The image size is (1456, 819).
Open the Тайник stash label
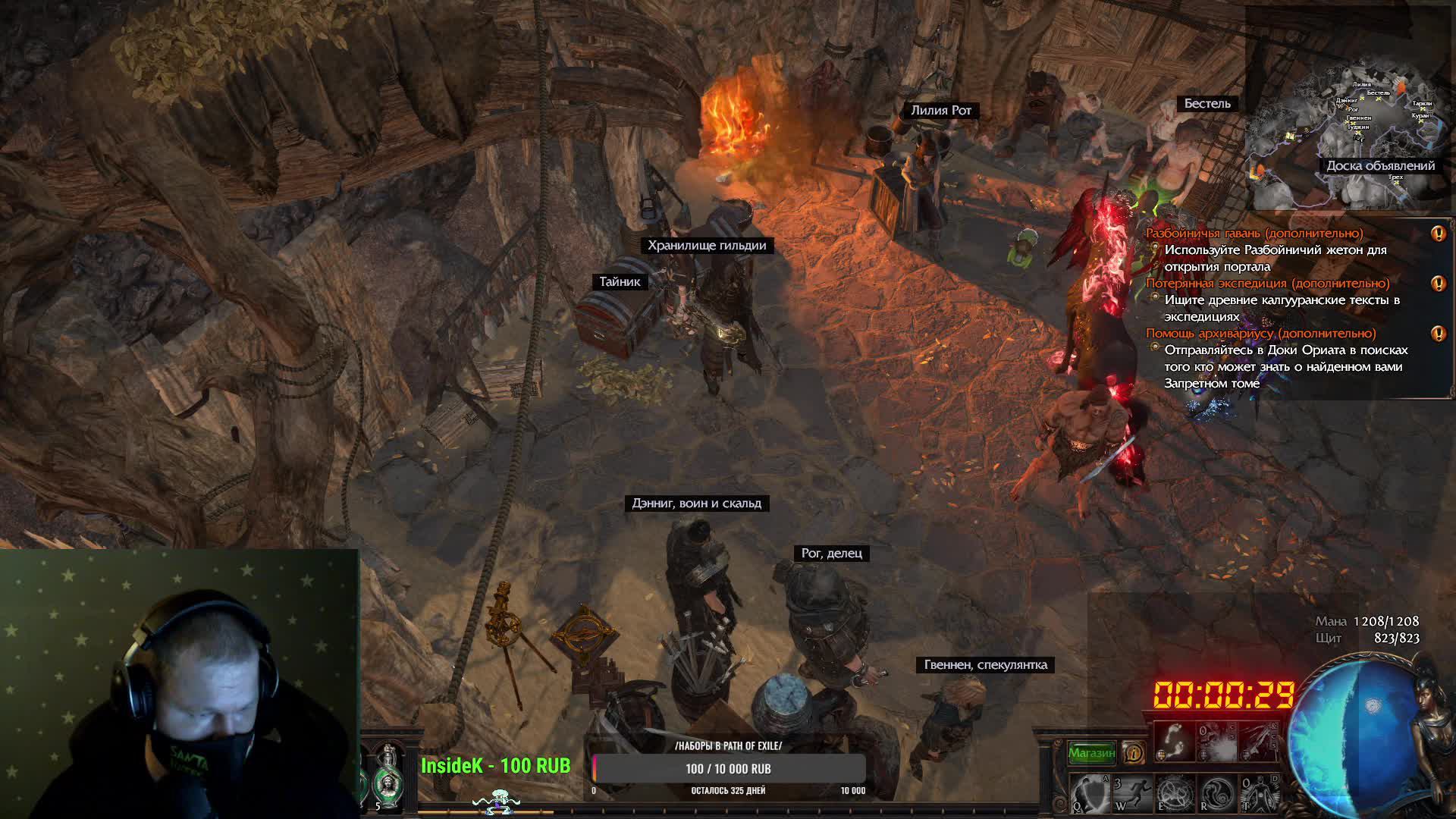click(620, 282)
